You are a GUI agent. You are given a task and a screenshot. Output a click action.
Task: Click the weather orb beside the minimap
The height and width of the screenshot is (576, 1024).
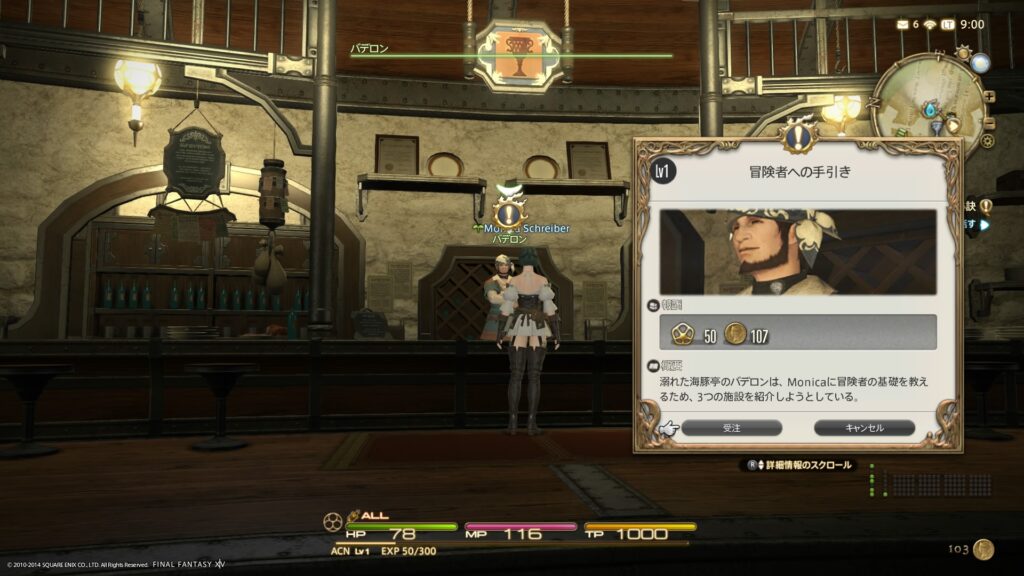tap(980, 62)
